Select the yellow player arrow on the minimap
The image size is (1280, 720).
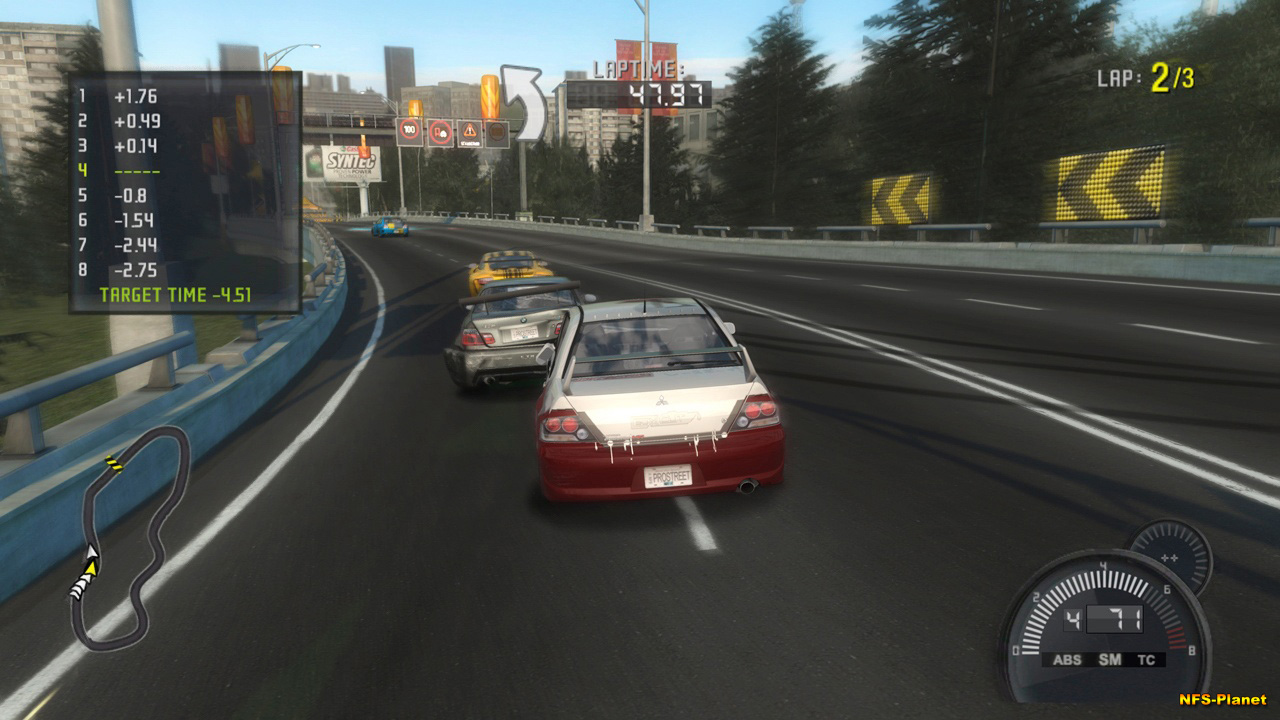tap(91, 567)
